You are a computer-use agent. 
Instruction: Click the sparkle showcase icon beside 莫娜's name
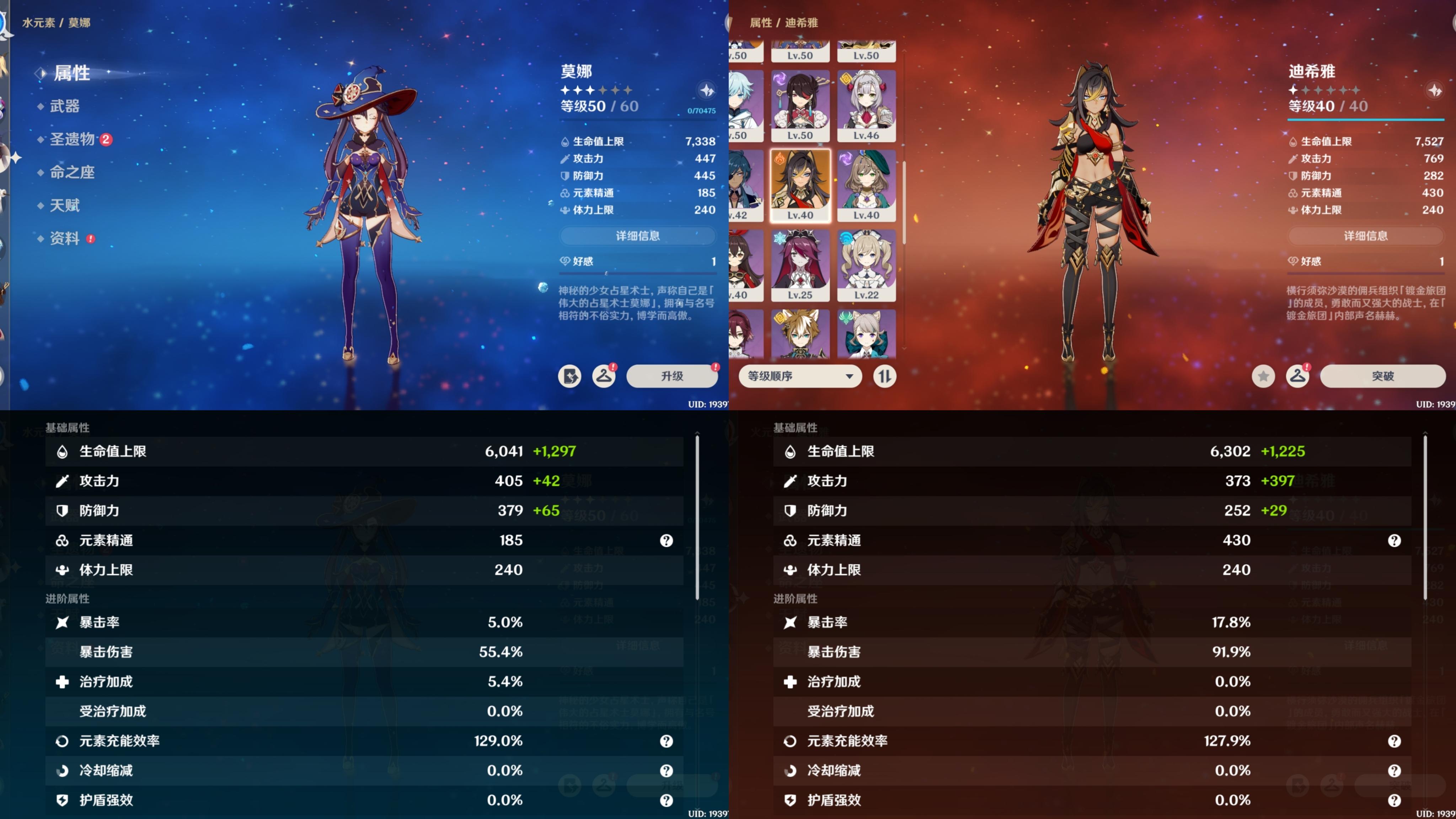[x=707, y=91]
